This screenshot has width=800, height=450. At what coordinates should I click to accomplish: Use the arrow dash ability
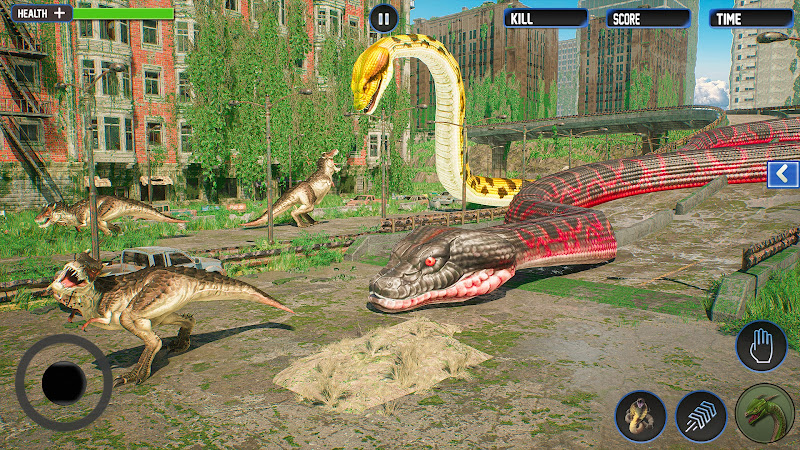click(701, 415)
